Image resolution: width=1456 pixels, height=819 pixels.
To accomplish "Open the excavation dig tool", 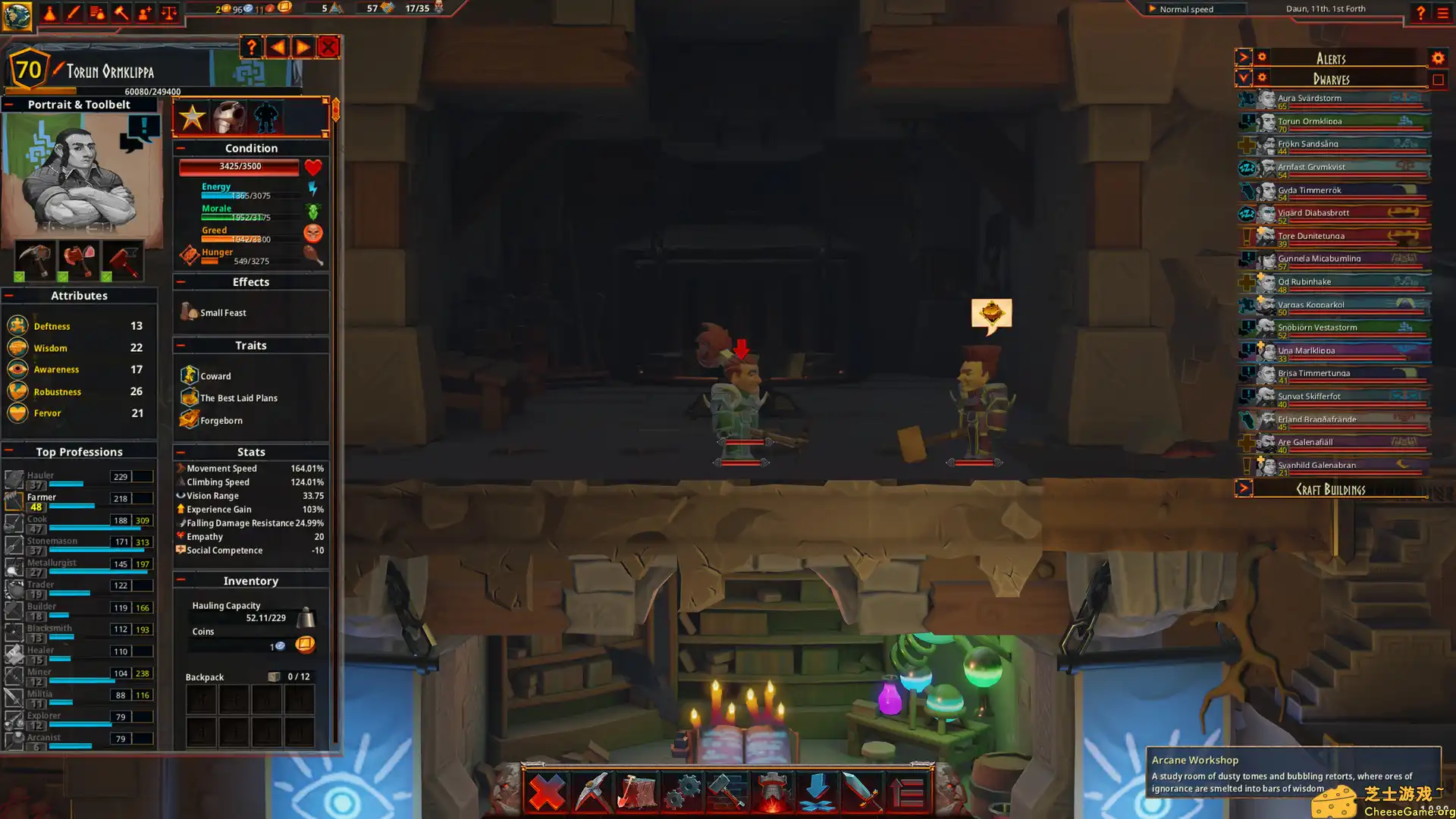I will 639,792.
